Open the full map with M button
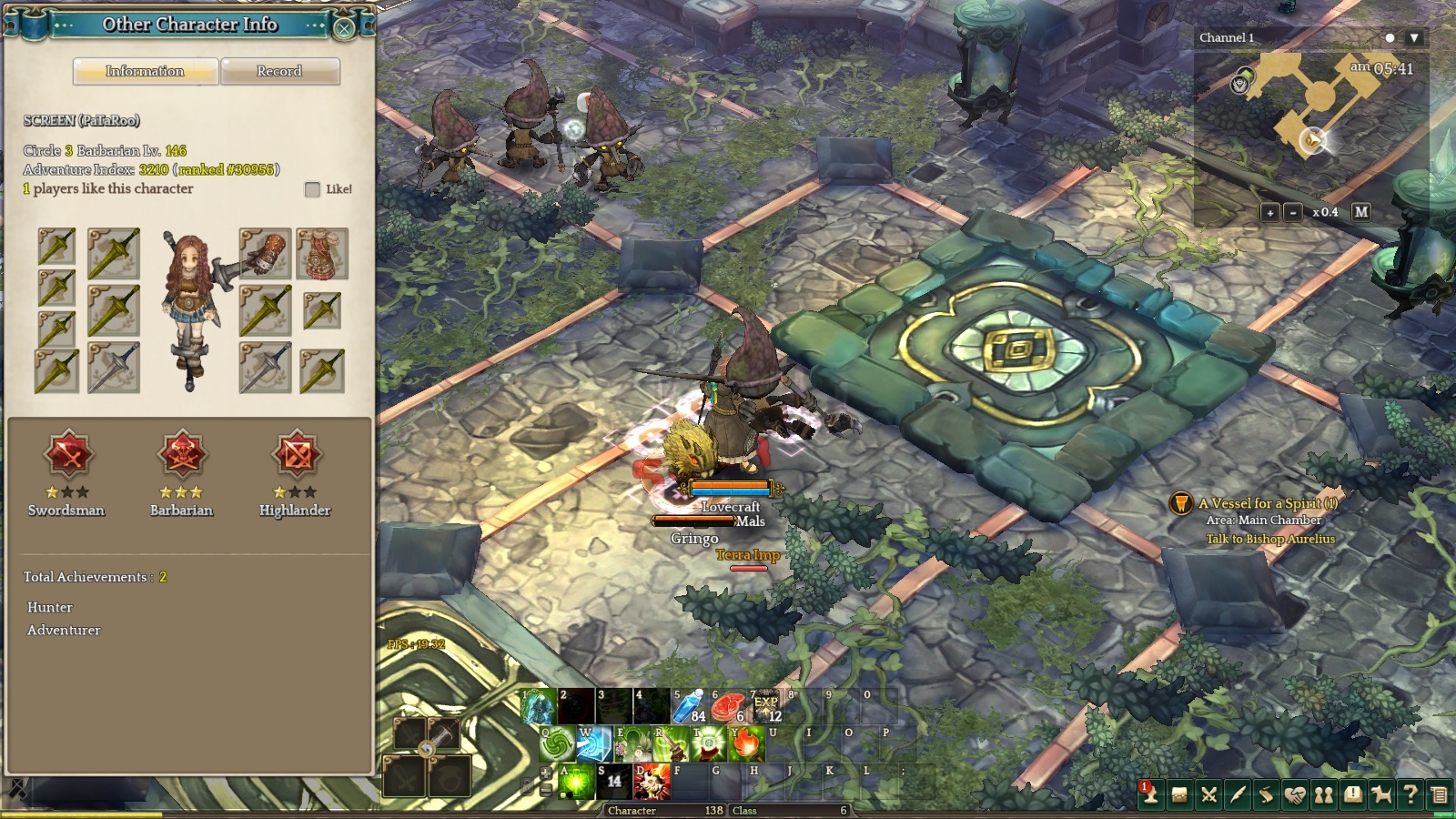The width and height of the screenshot is (1456, 819). pos(1360,212)
